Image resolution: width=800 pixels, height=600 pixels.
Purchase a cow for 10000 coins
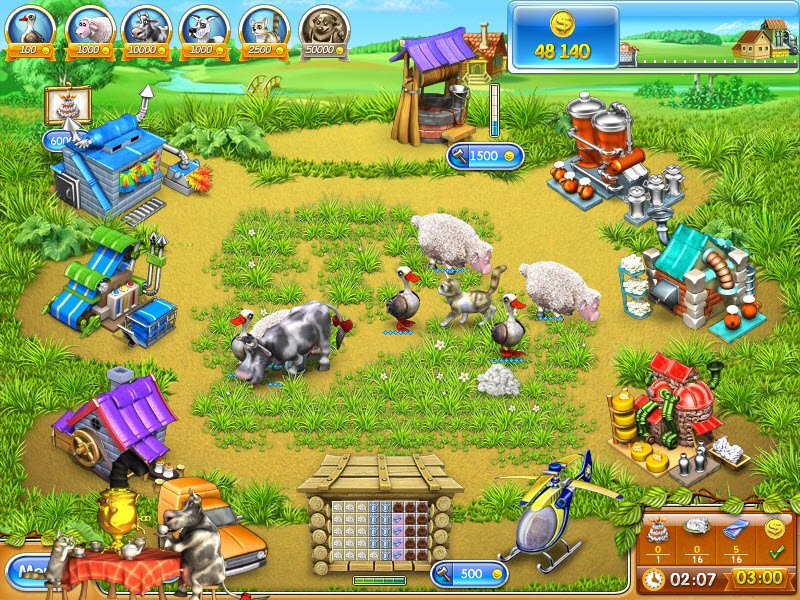(x=146, y=30)
